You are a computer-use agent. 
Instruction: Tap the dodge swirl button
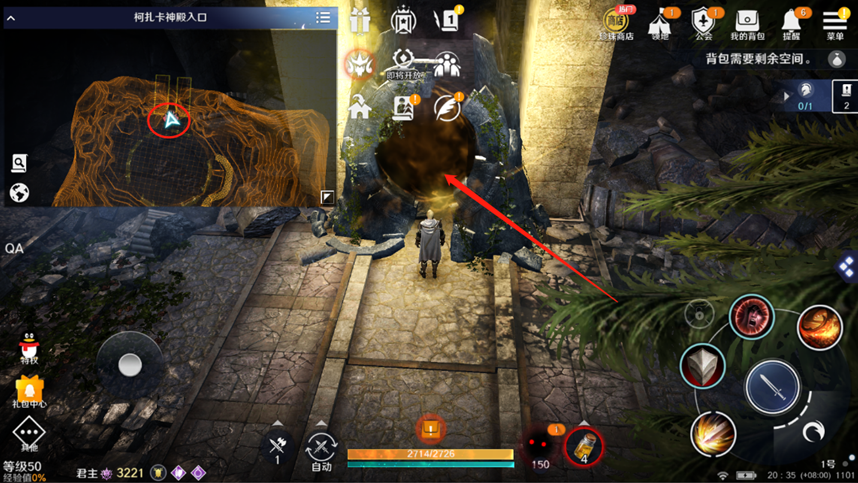[814, 432]
